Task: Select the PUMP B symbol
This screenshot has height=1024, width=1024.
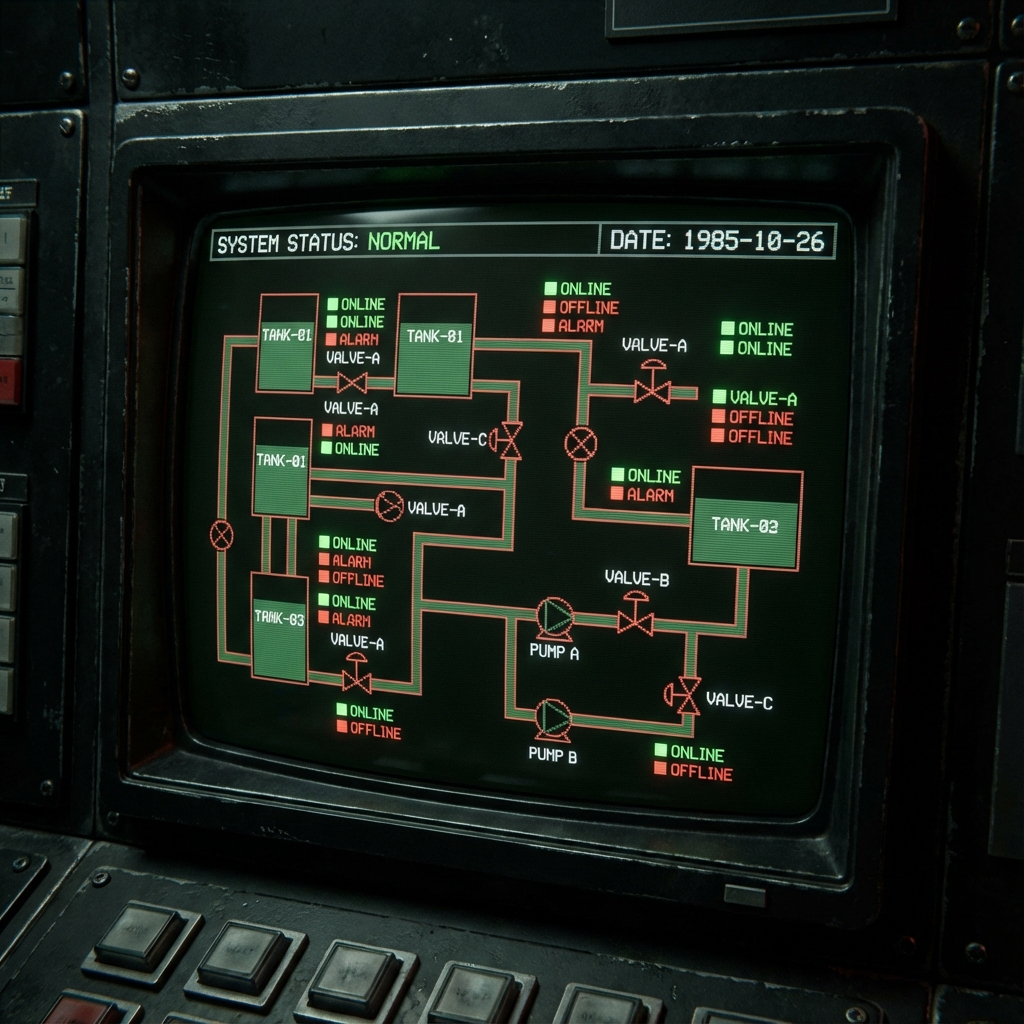Action: tap(552, 719)
